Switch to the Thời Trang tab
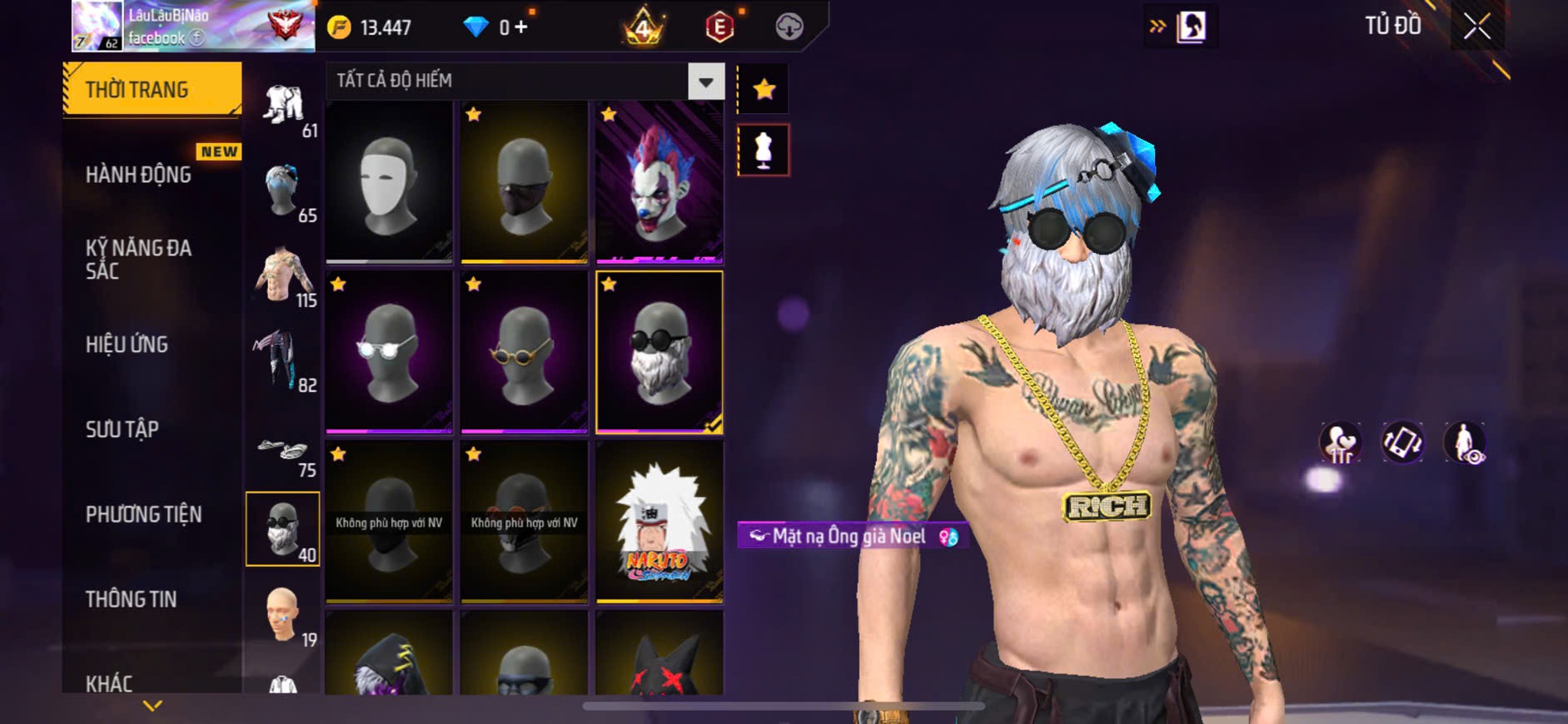Image resolution: width=1568 pixels, height=724 pixels. [x=152, y=89]
